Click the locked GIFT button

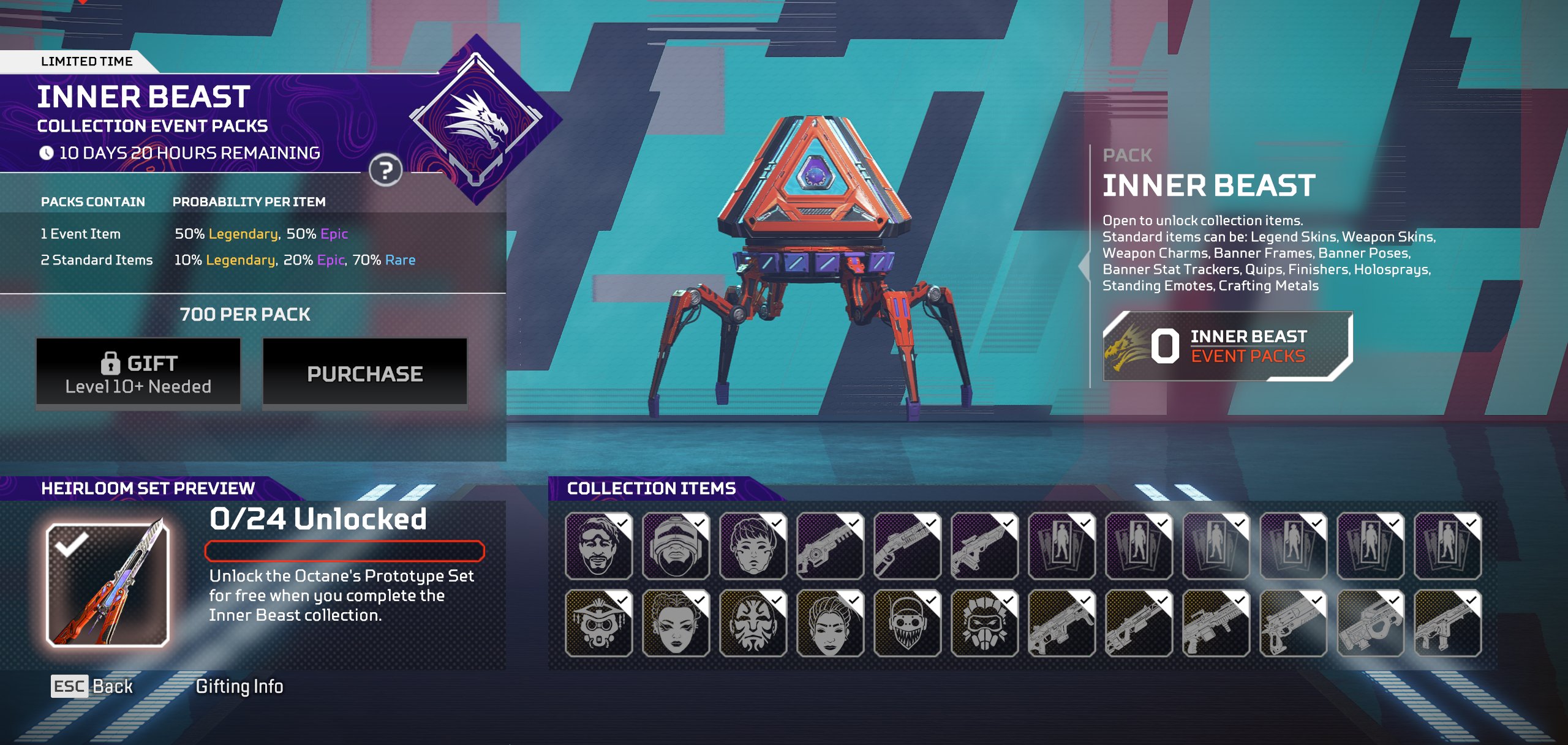[138, 373]
